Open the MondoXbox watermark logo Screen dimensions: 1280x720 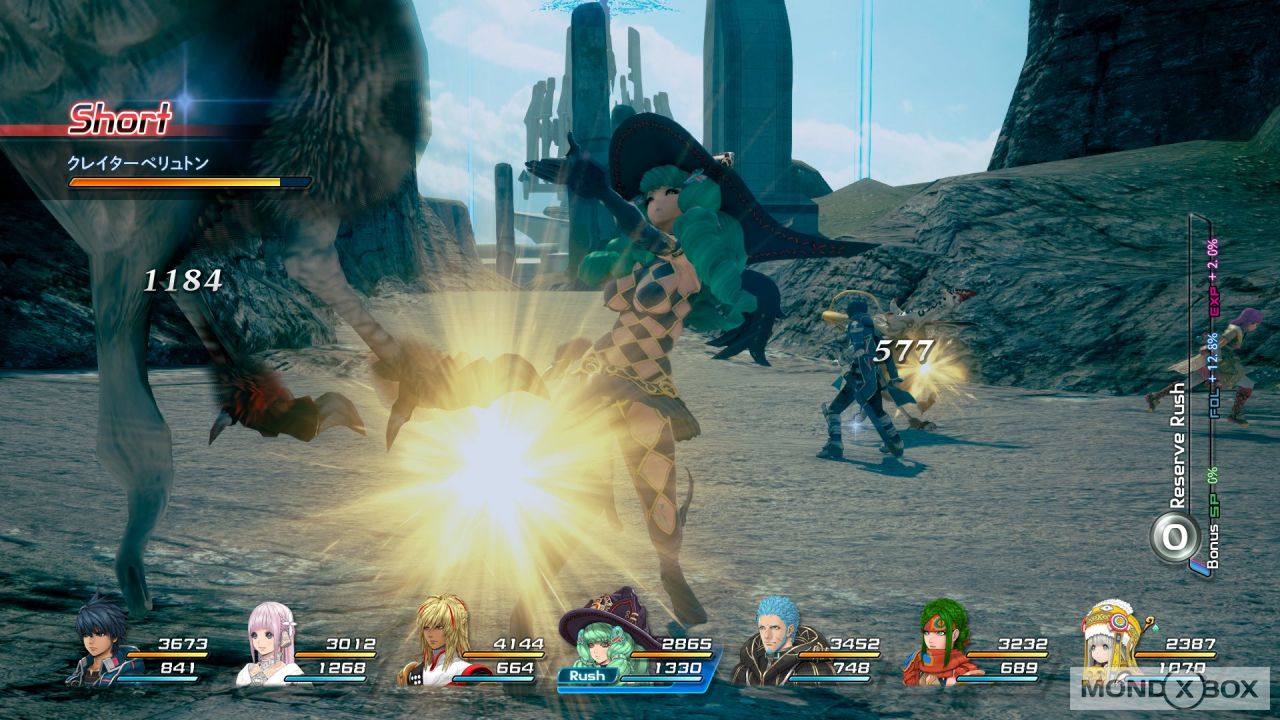click(x=1169, y=688)
